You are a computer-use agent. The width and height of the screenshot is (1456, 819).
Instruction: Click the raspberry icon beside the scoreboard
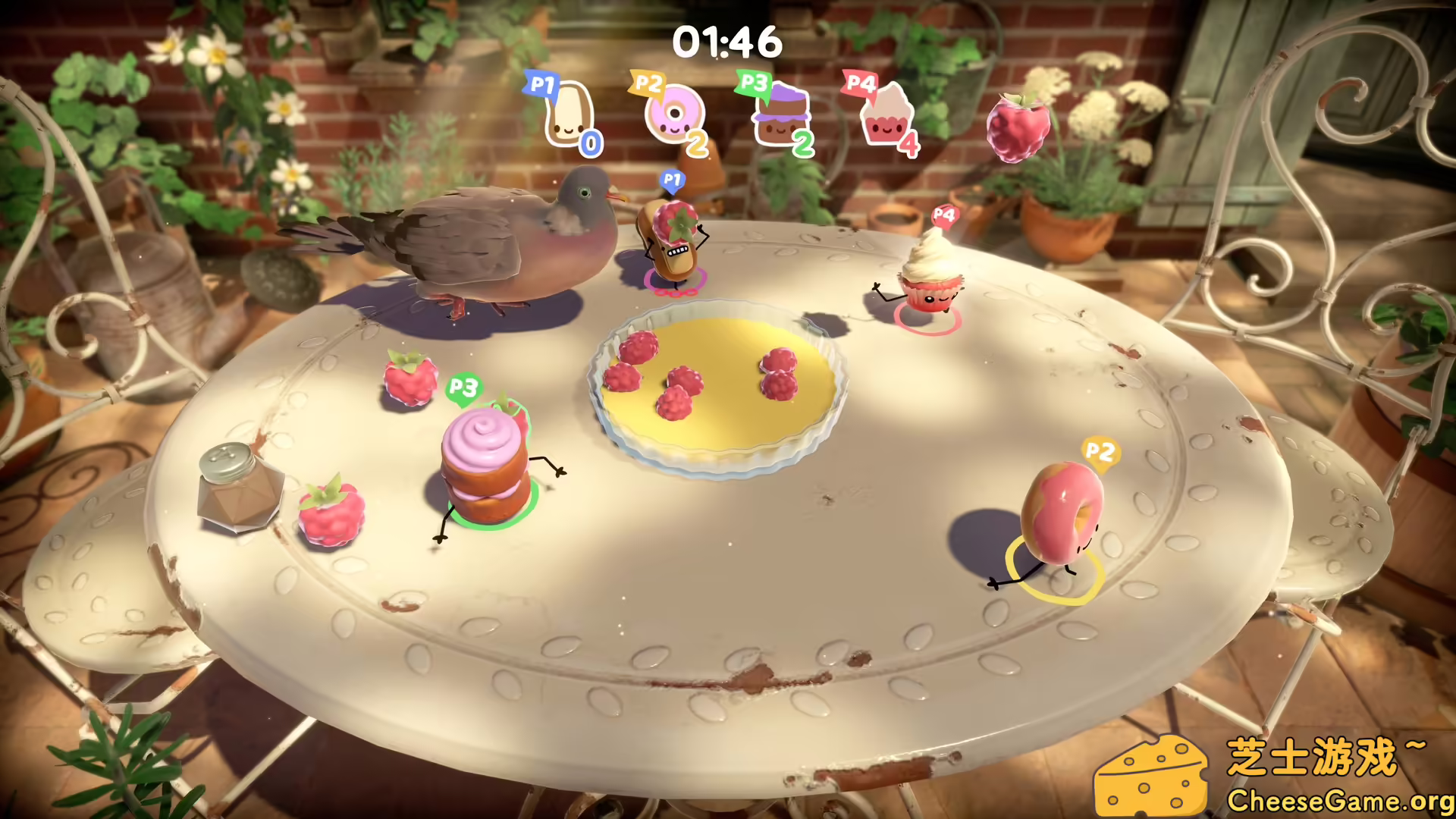(x=1018, y=125)
